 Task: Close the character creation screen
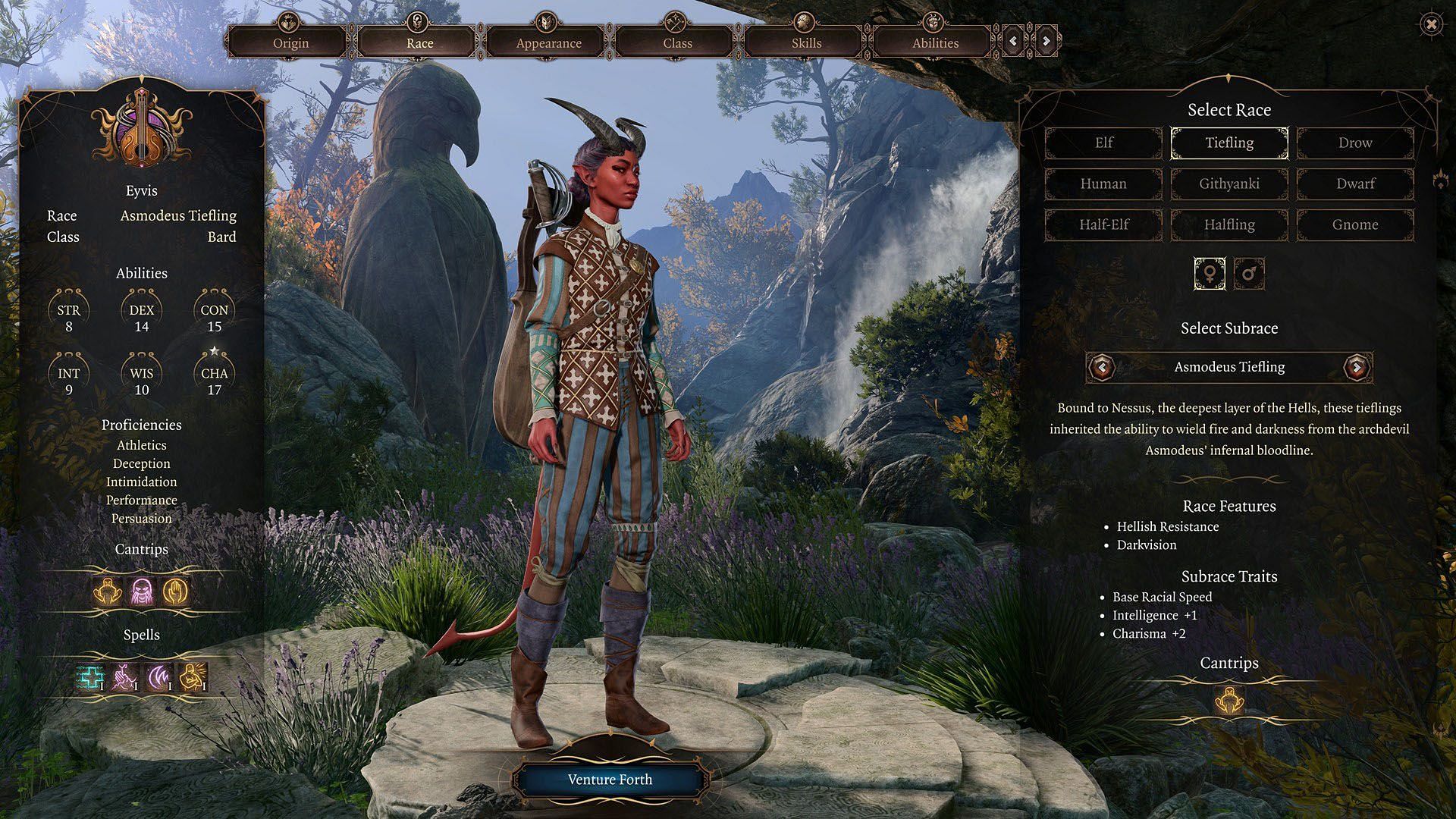click(1431, 25)
